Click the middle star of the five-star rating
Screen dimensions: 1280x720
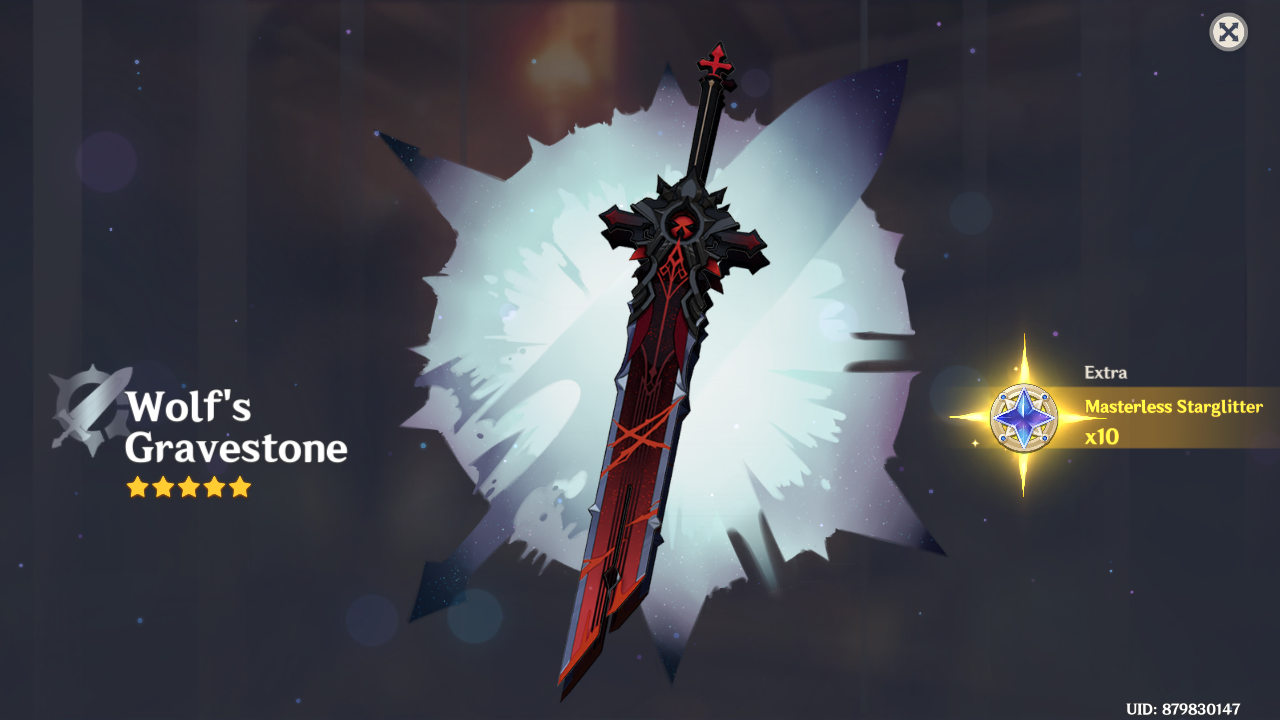(188, 489)
